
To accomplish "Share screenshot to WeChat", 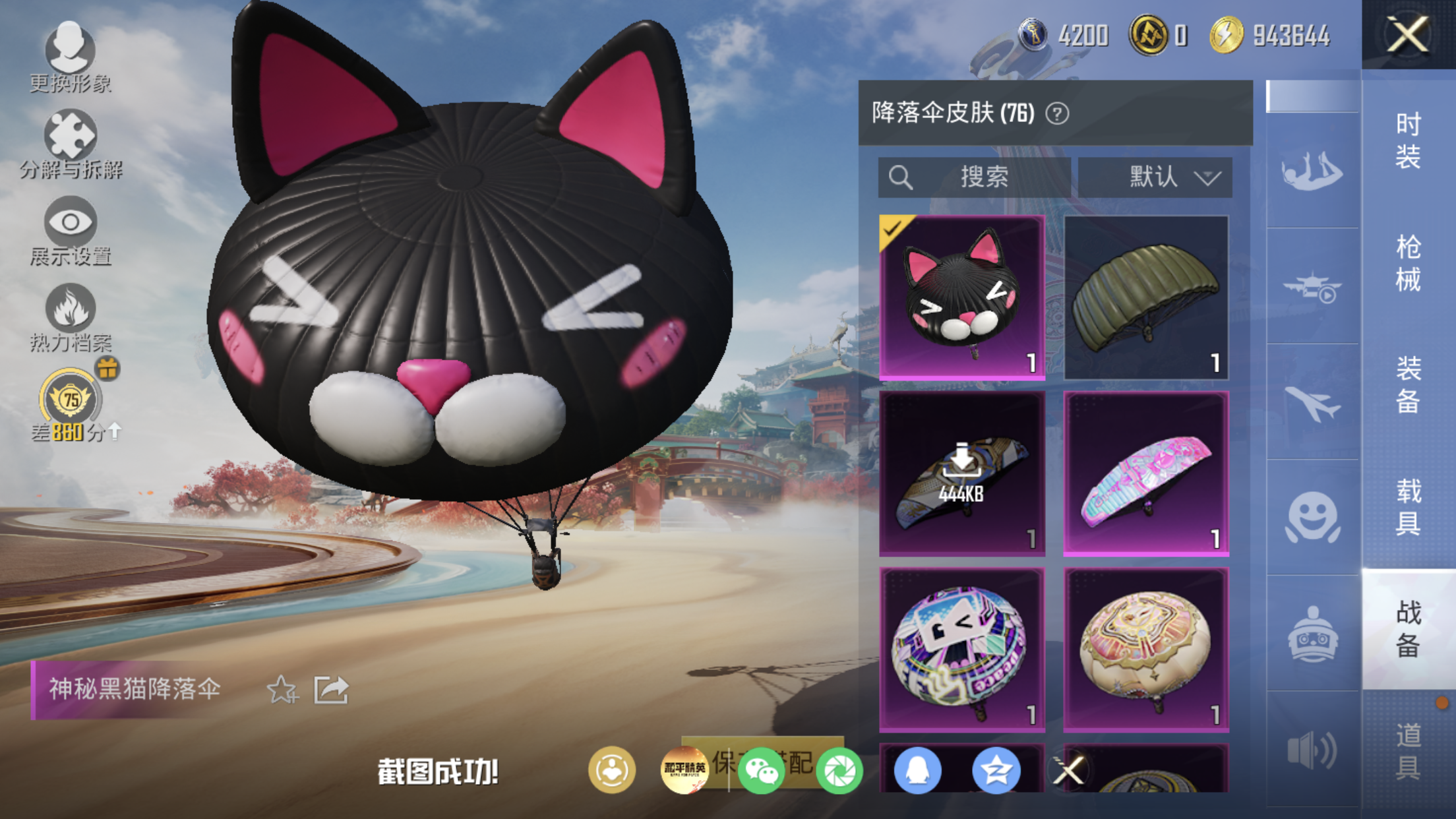I will (x=761, y=770).
